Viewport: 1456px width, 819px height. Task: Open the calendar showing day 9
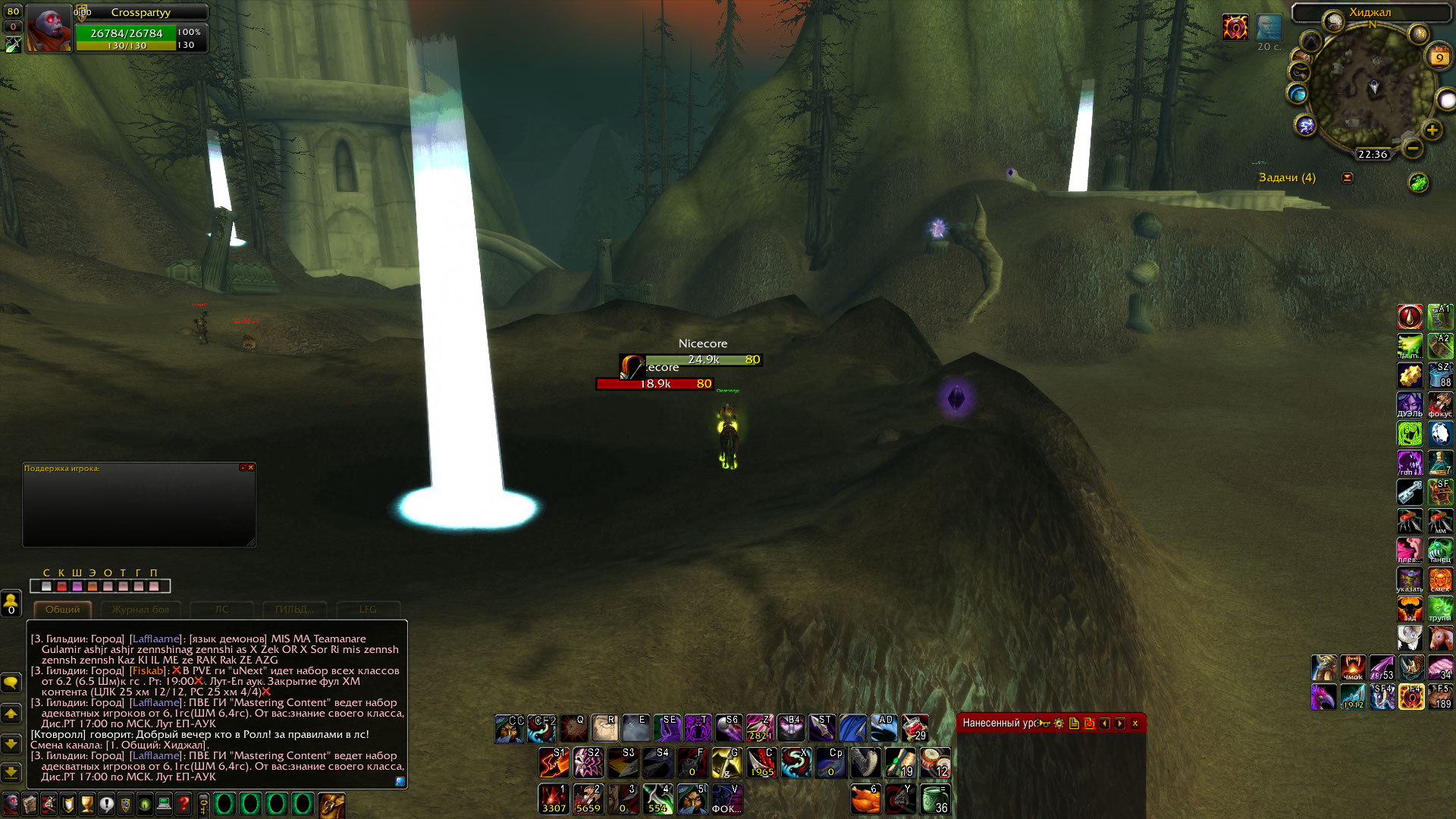tap(1439, 58)
